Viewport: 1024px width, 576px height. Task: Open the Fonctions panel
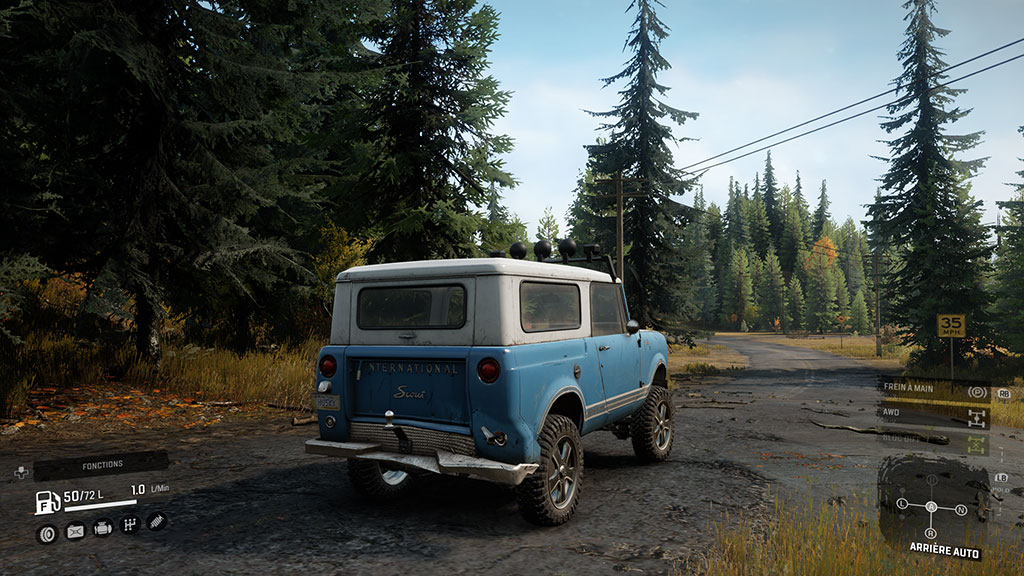[x=102, y=464]
